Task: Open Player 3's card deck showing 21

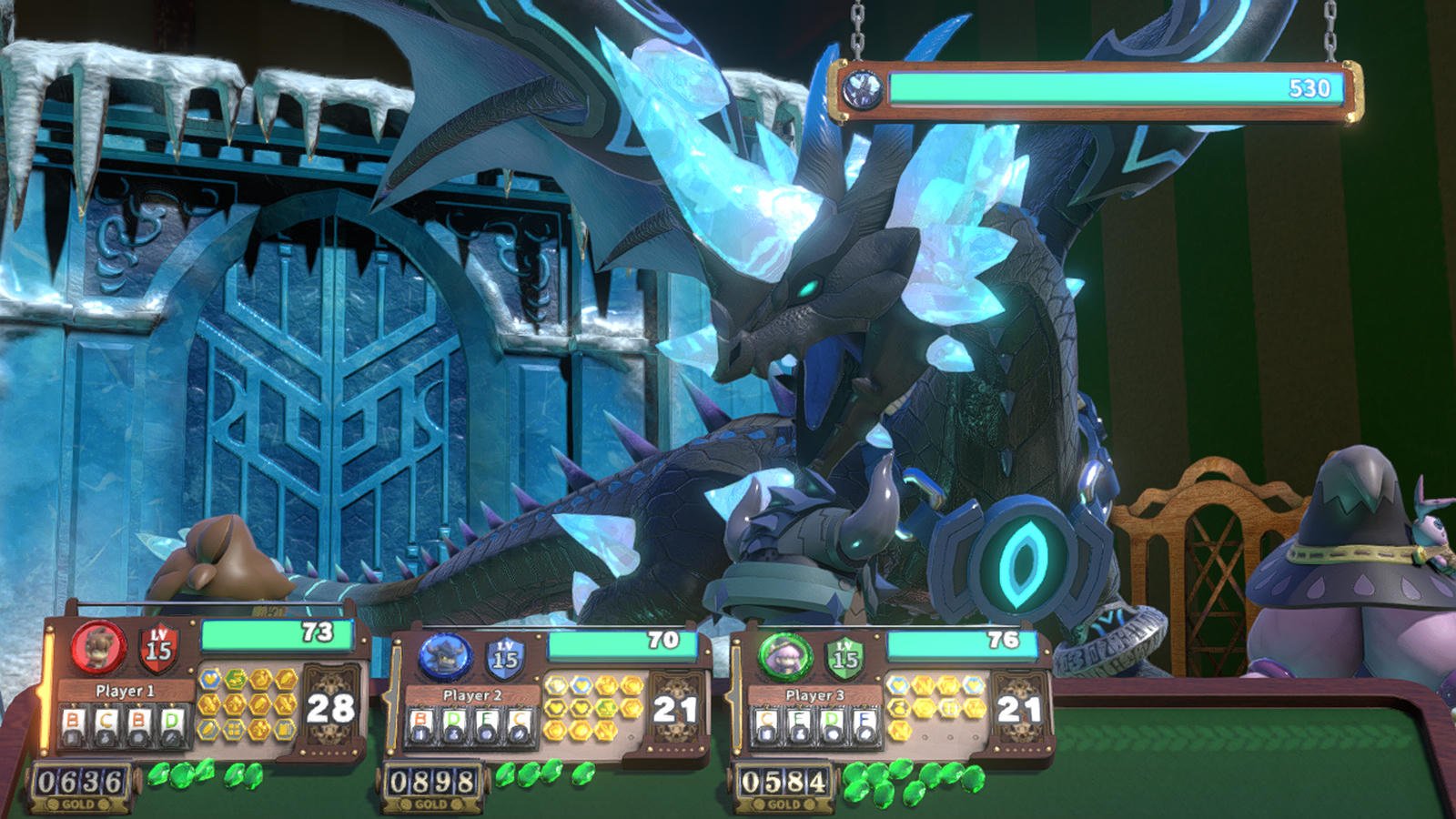Action: click(x=1018, y=711)
